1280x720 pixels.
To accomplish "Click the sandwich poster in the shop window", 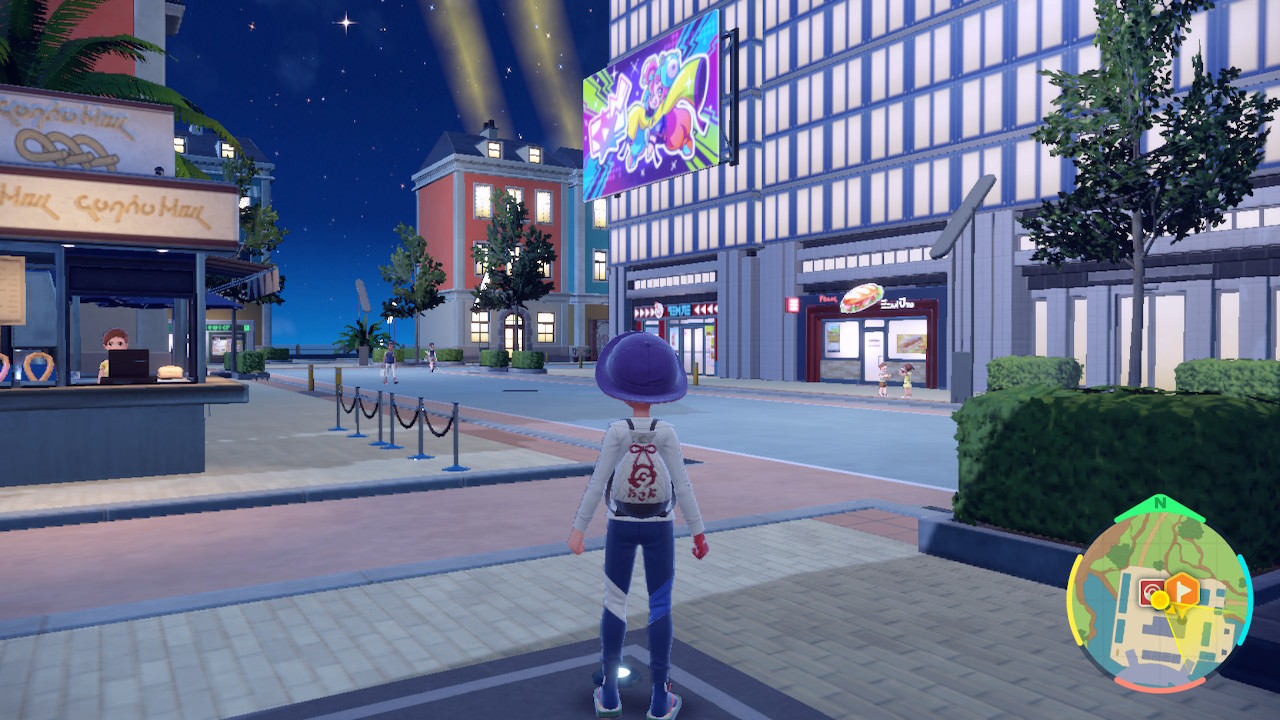I will tap(909, 344).
